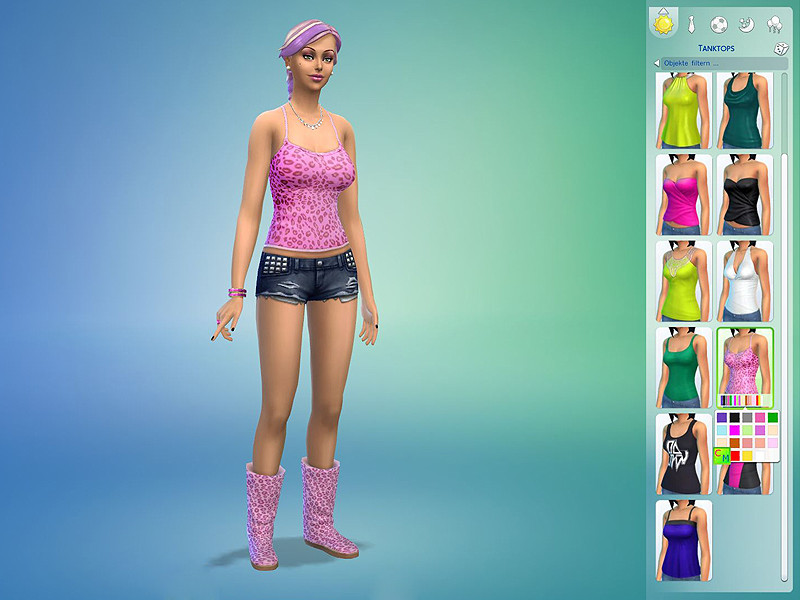
Task: Pick the black color swatch
Action: (x=735, y=417)
